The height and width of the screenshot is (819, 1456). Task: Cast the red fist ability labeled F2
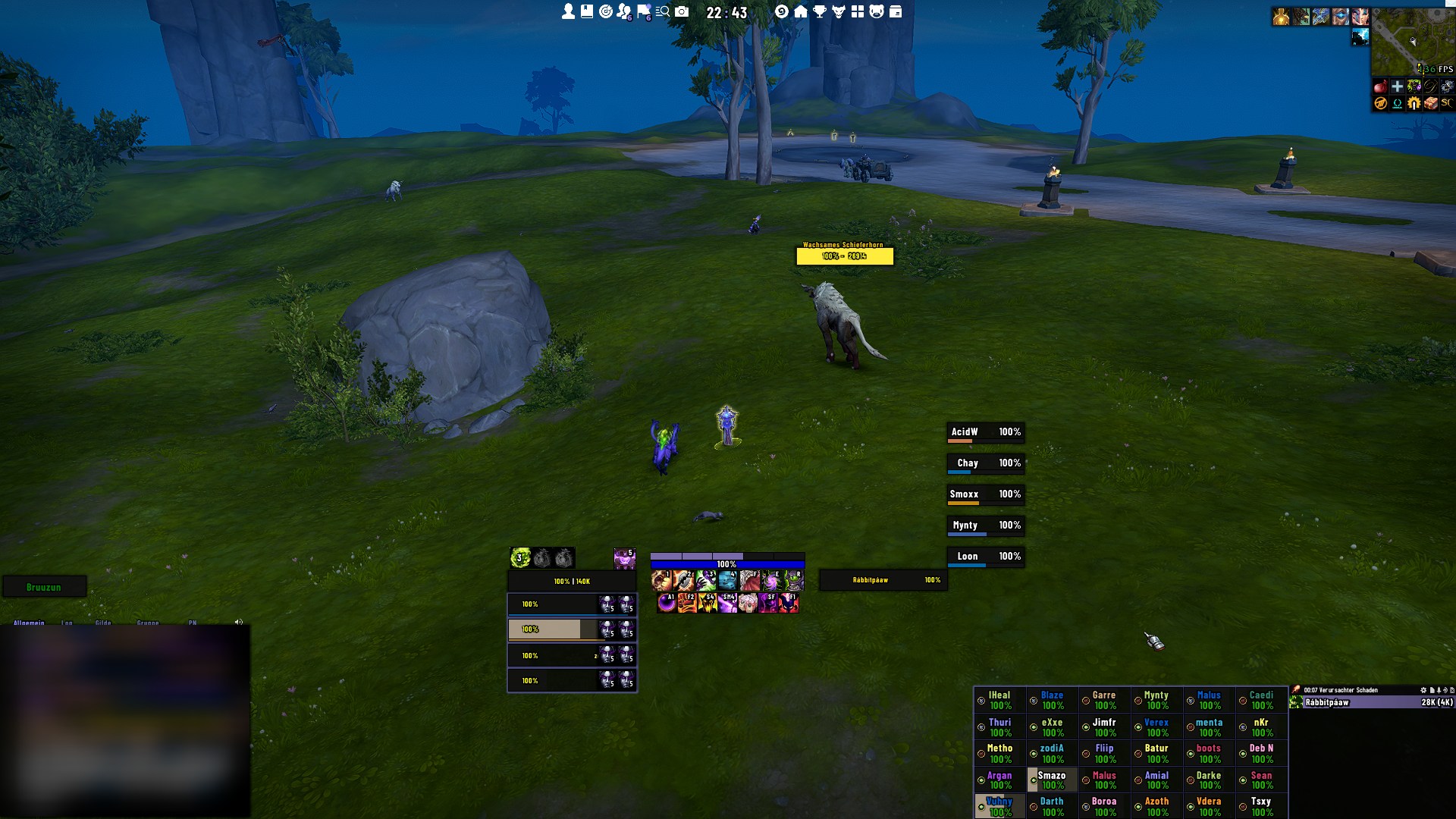point(687,603)
